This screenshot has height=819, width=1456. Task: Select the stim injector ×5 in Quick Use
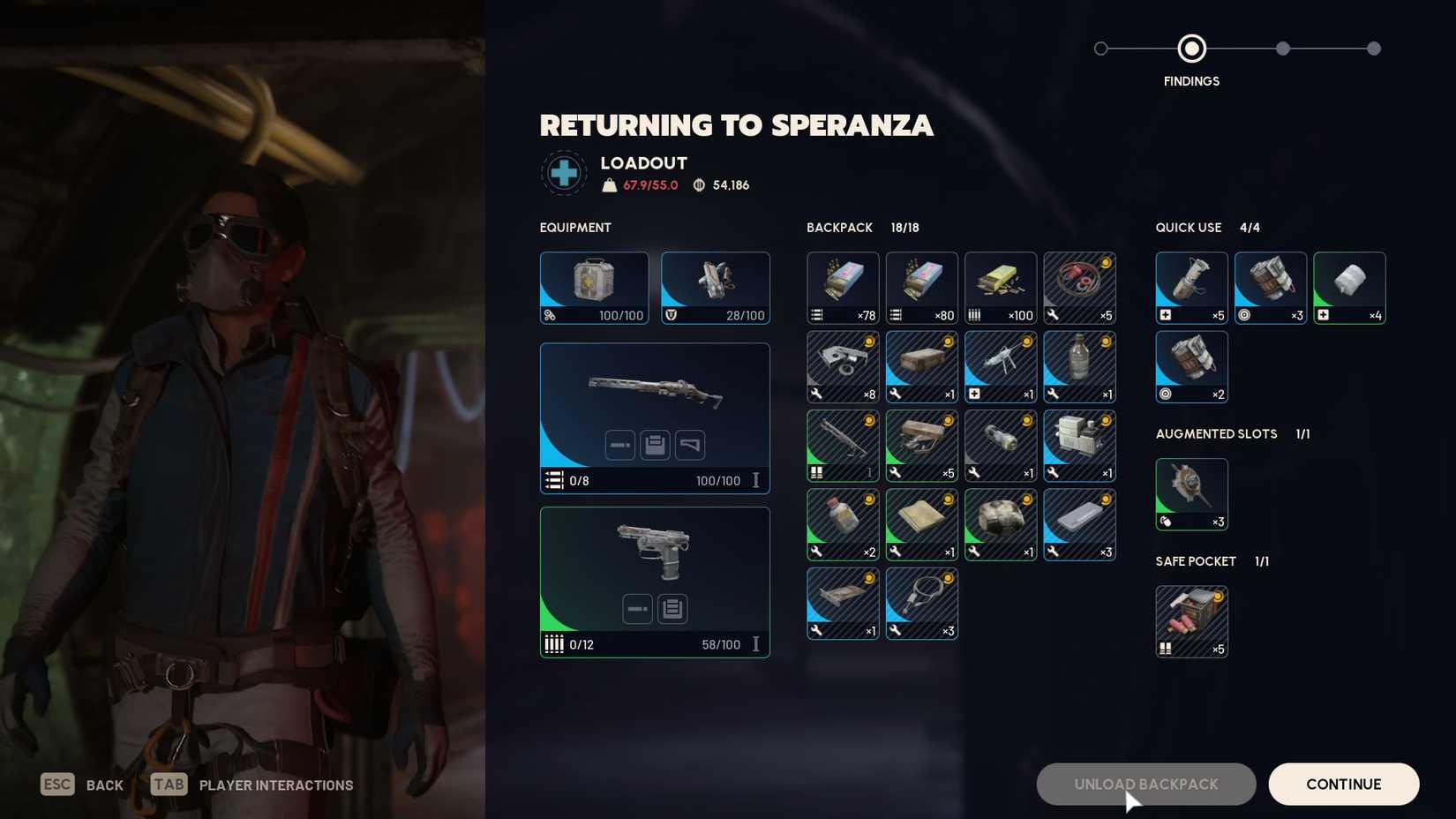pos(1190,288)
